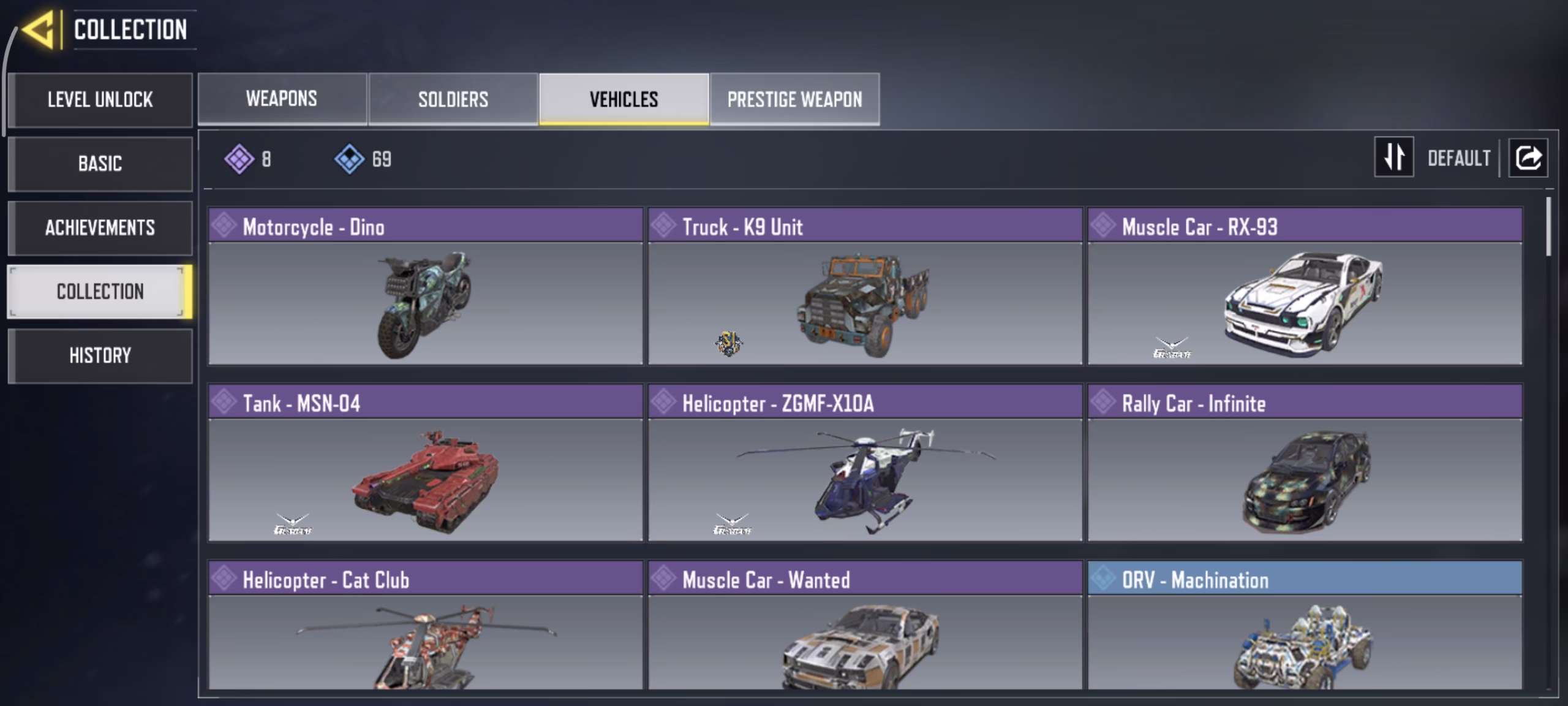The image size is (1568, 706).
Task: Choose the Rally Car - Infinite skin
Action: coord(1305,463)
